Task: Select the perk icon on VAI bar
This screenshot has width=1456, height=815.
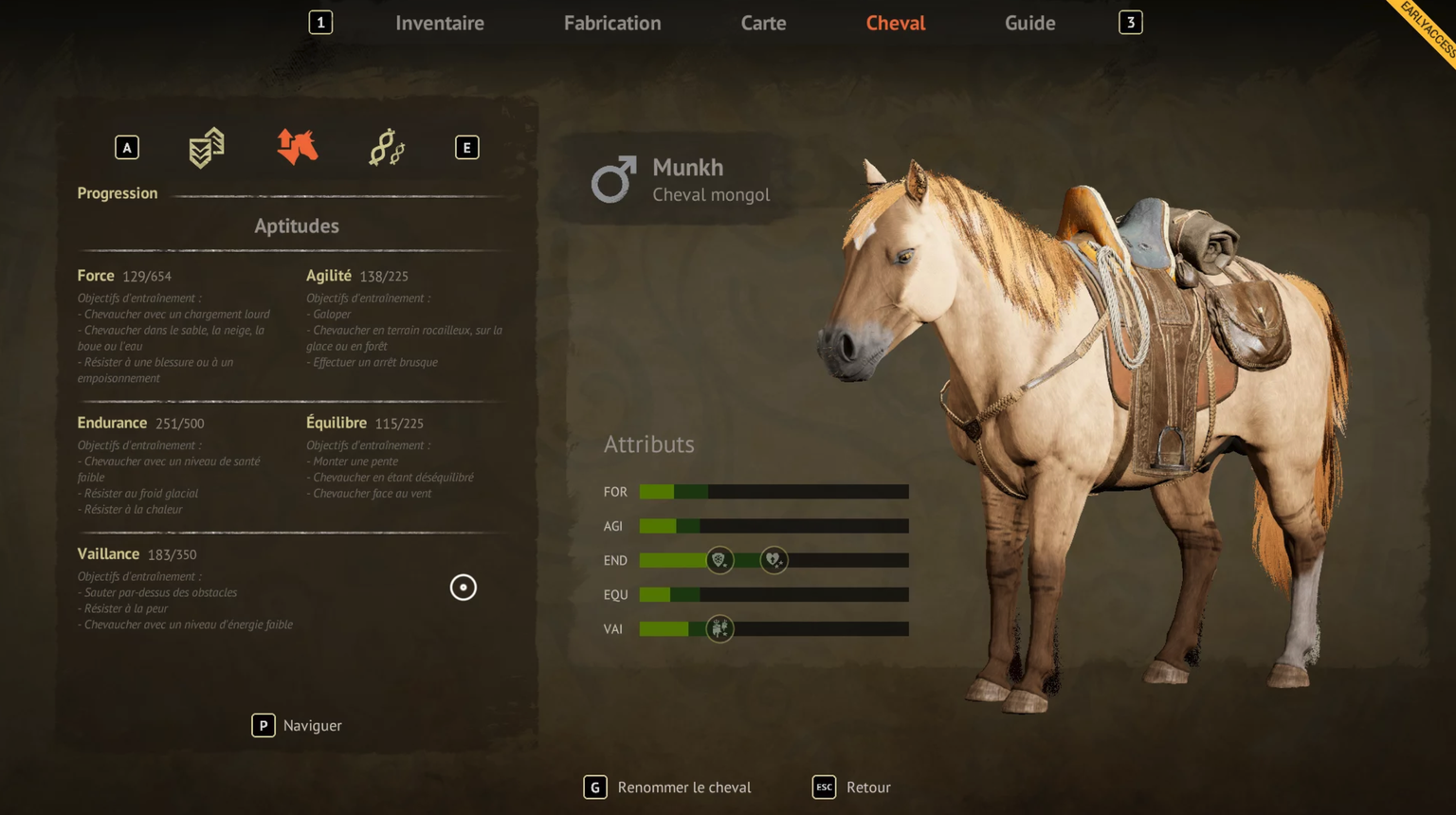Action: pyautogui.click(x=719, y=628)
